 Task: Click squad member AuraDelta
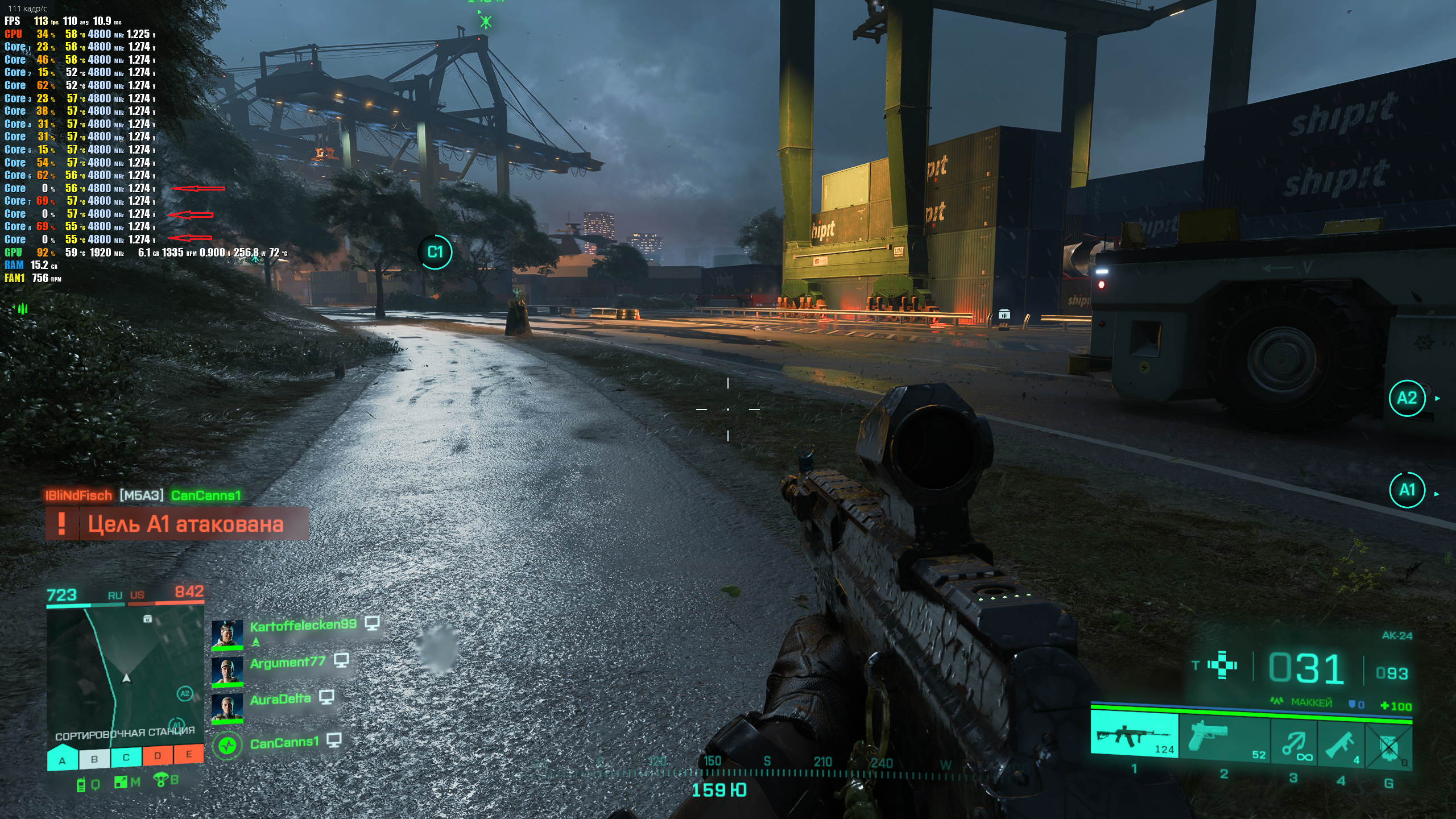[280, 699]
